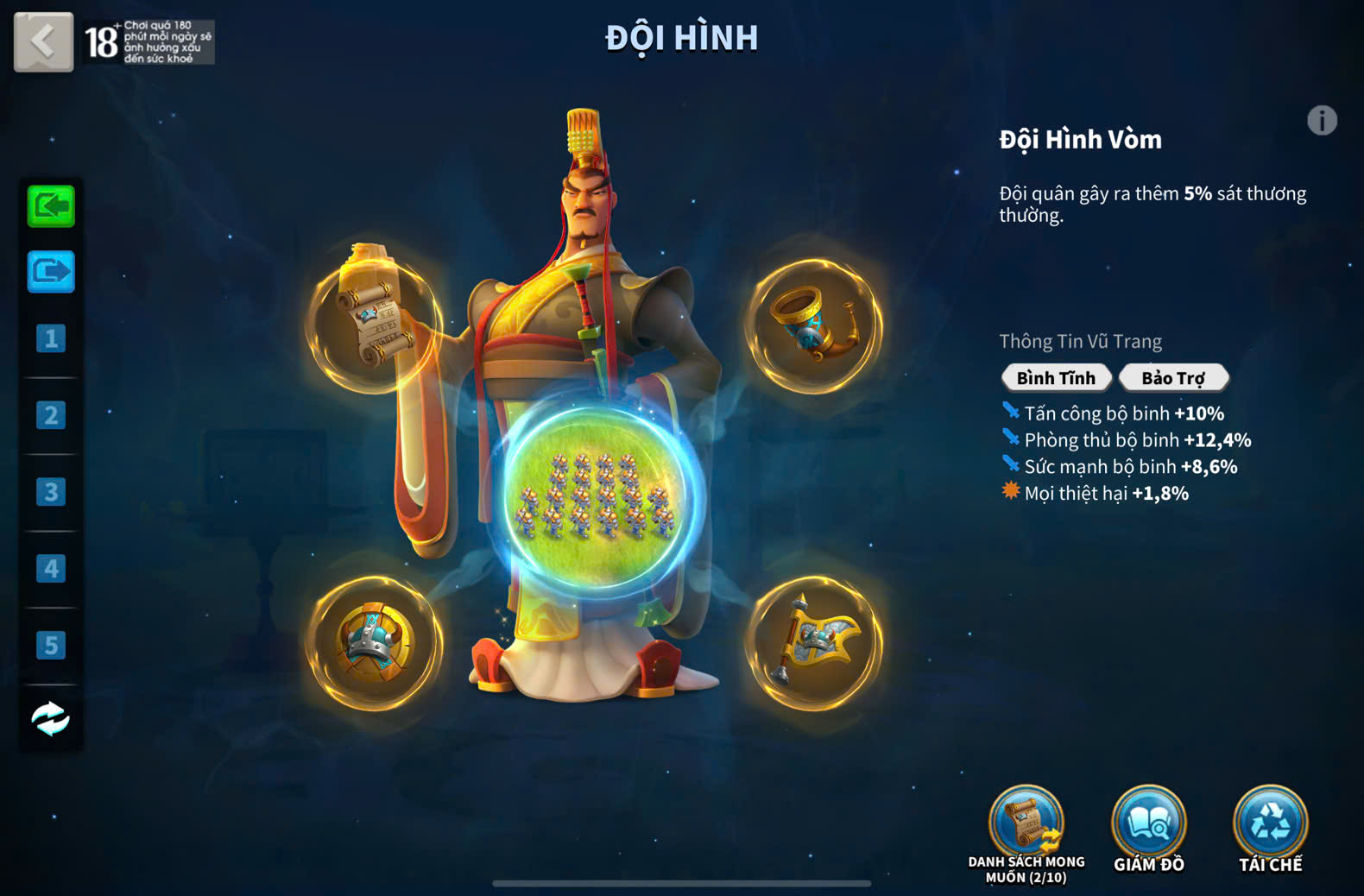This screenshot has height=896, width=1364.
Task: Open formation preset 4
Action: point(51,569)
